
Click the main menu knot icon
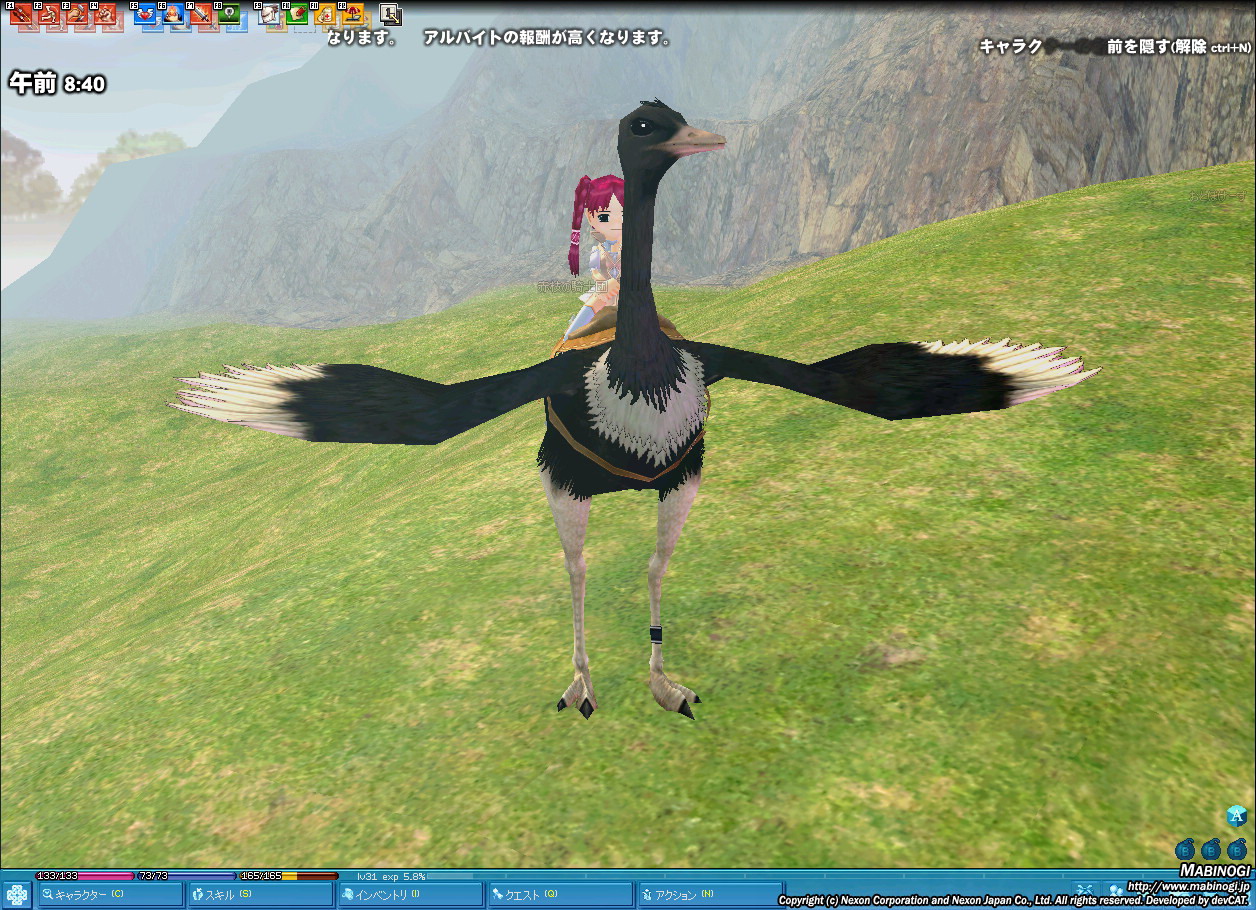[x=17, y=894]
